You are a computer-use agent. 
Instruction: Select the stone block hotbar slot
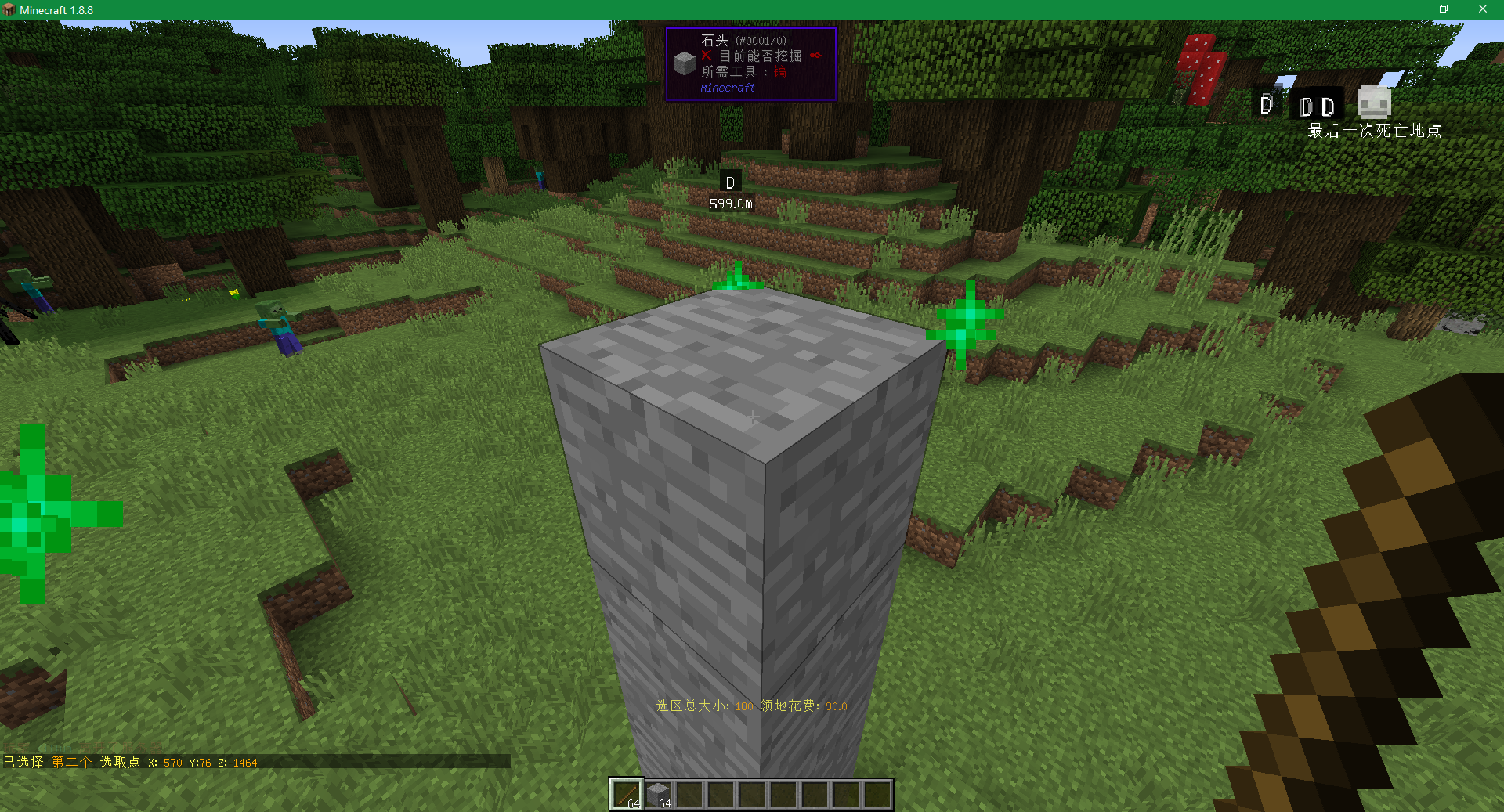point(658,795)
